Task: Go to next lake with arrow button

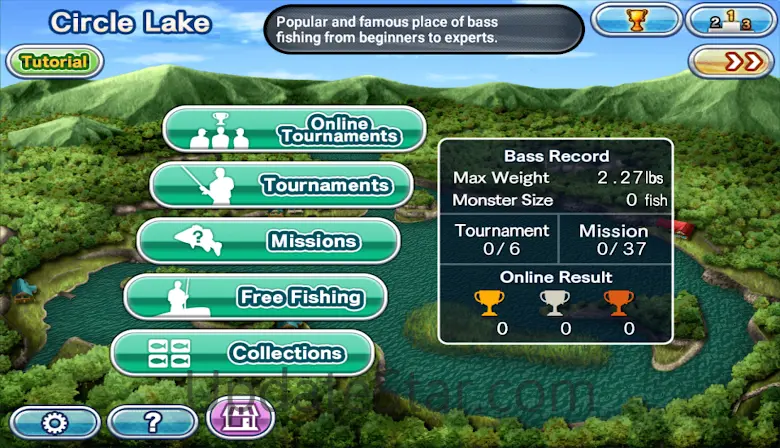Action: (x=732, y=62)
